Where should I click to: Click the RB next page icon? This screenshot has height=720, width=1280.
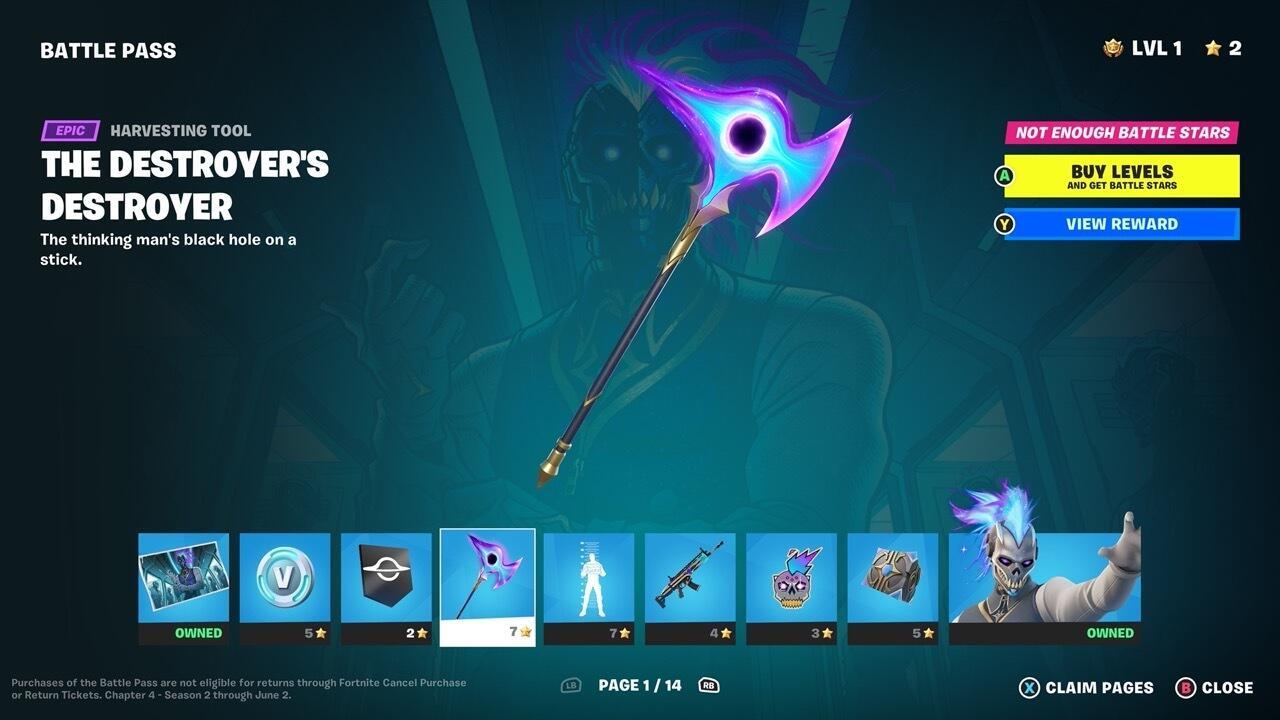707,687
